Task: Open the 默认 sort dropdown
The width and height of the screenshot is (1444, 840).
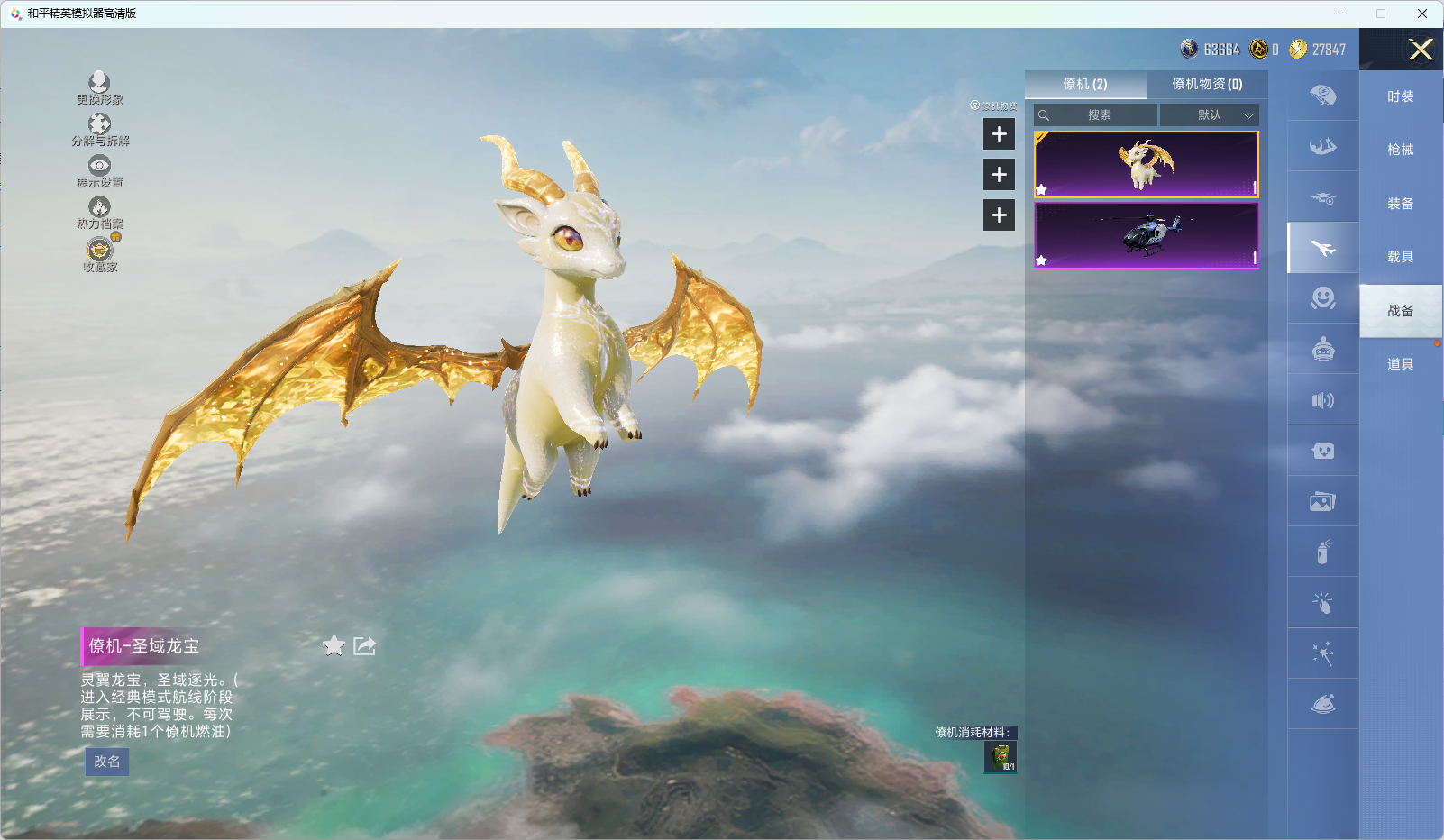Action: coord(1209,115)
